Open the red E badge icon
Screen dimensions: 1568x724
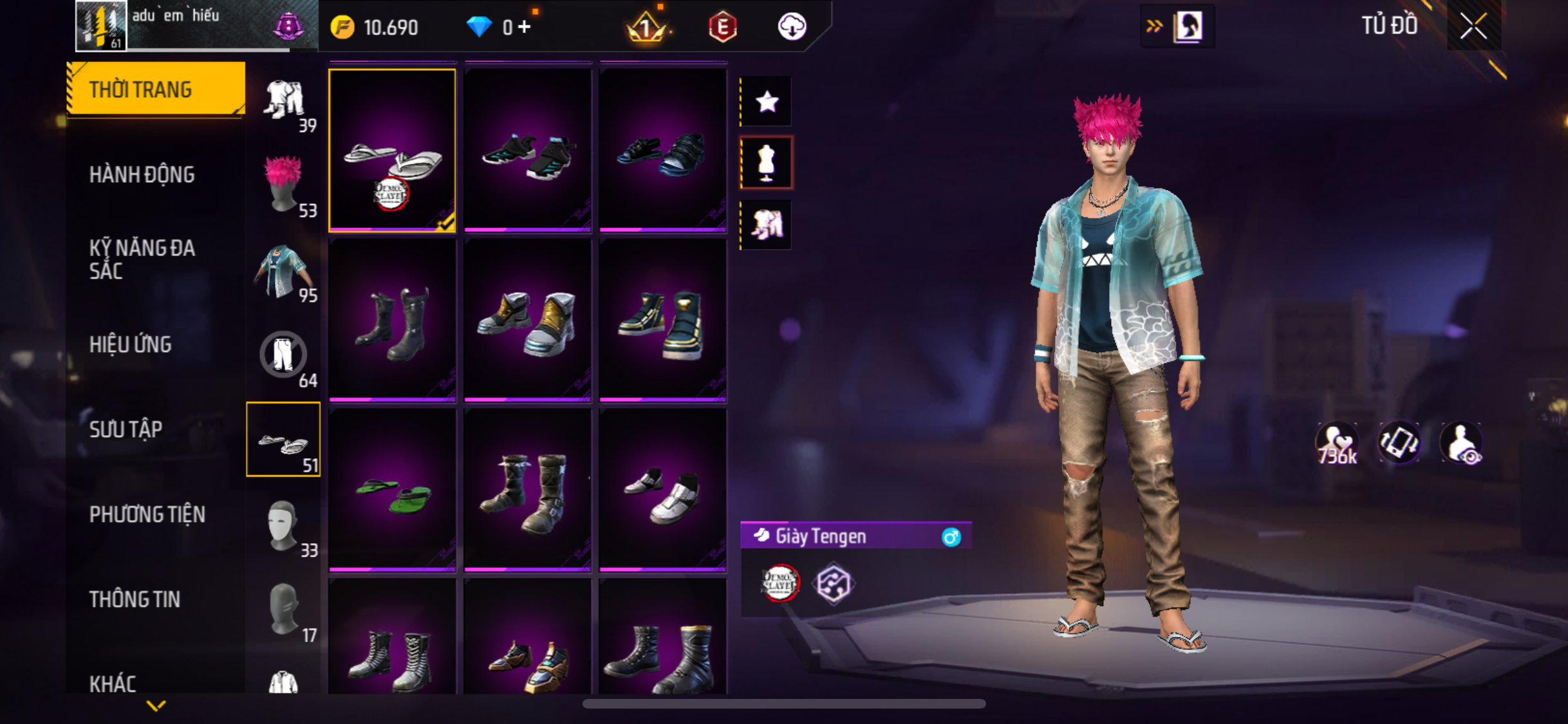(722, 27)
